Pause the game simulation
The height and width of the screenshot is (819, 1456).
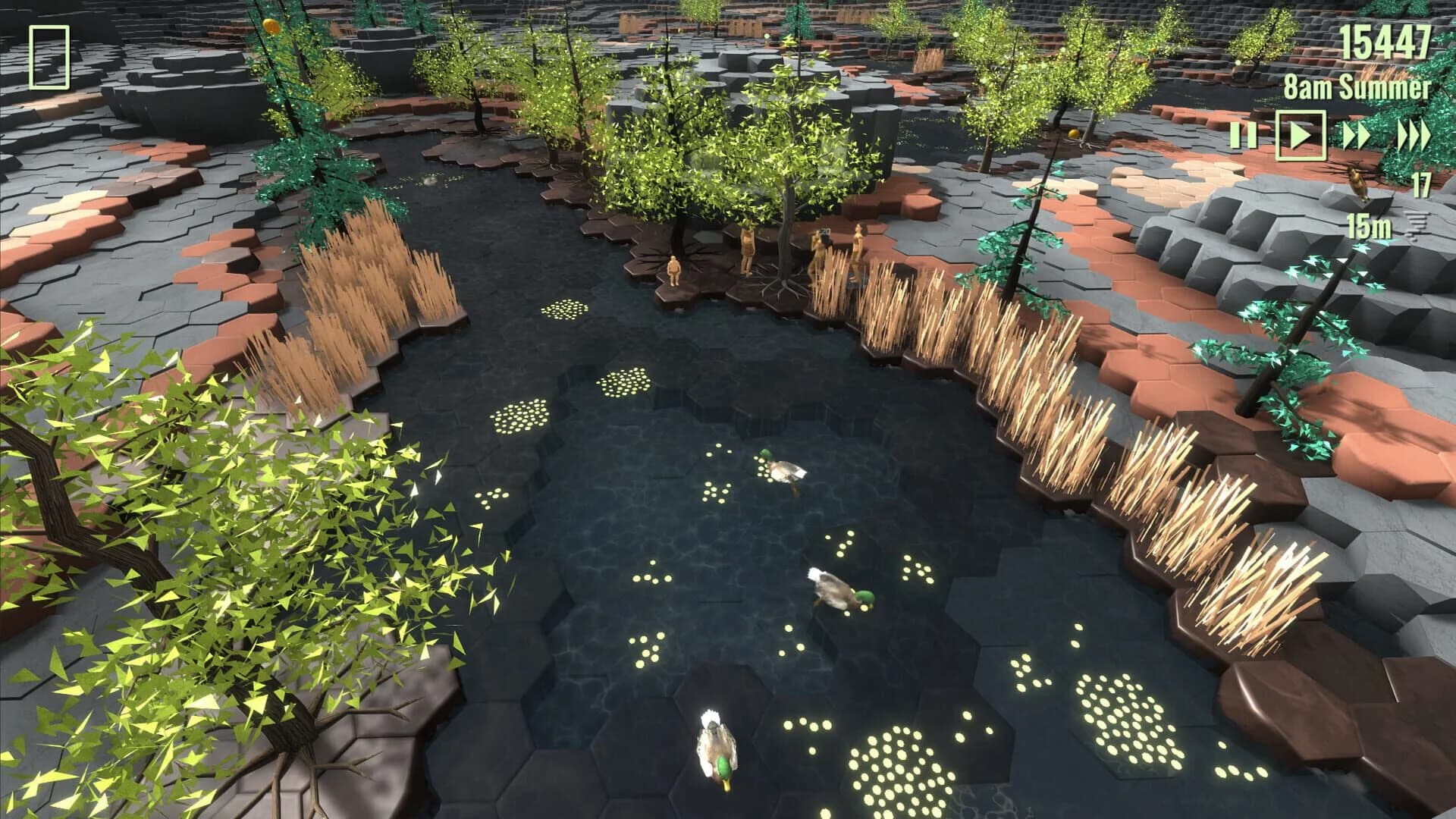pos(1244,135)
